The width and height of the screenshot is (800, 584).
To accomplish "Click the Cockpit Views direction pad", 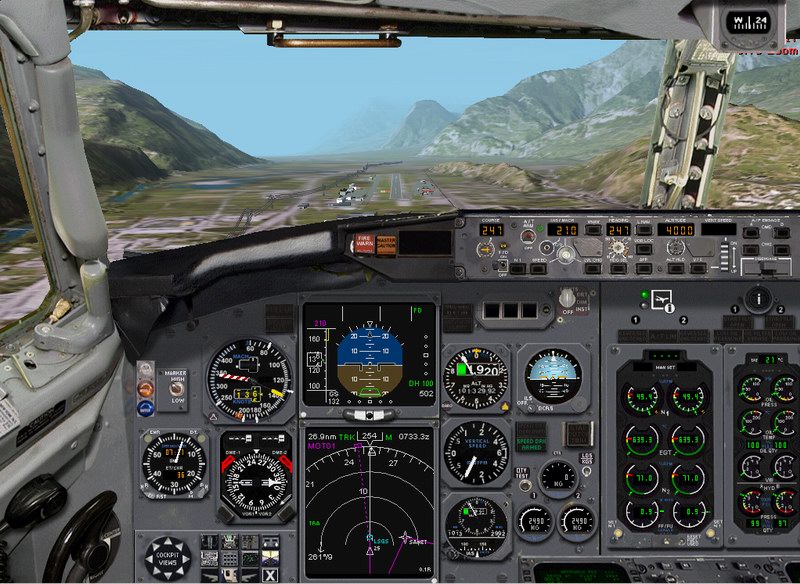I will pyautogui.click(x=167, y=558).
